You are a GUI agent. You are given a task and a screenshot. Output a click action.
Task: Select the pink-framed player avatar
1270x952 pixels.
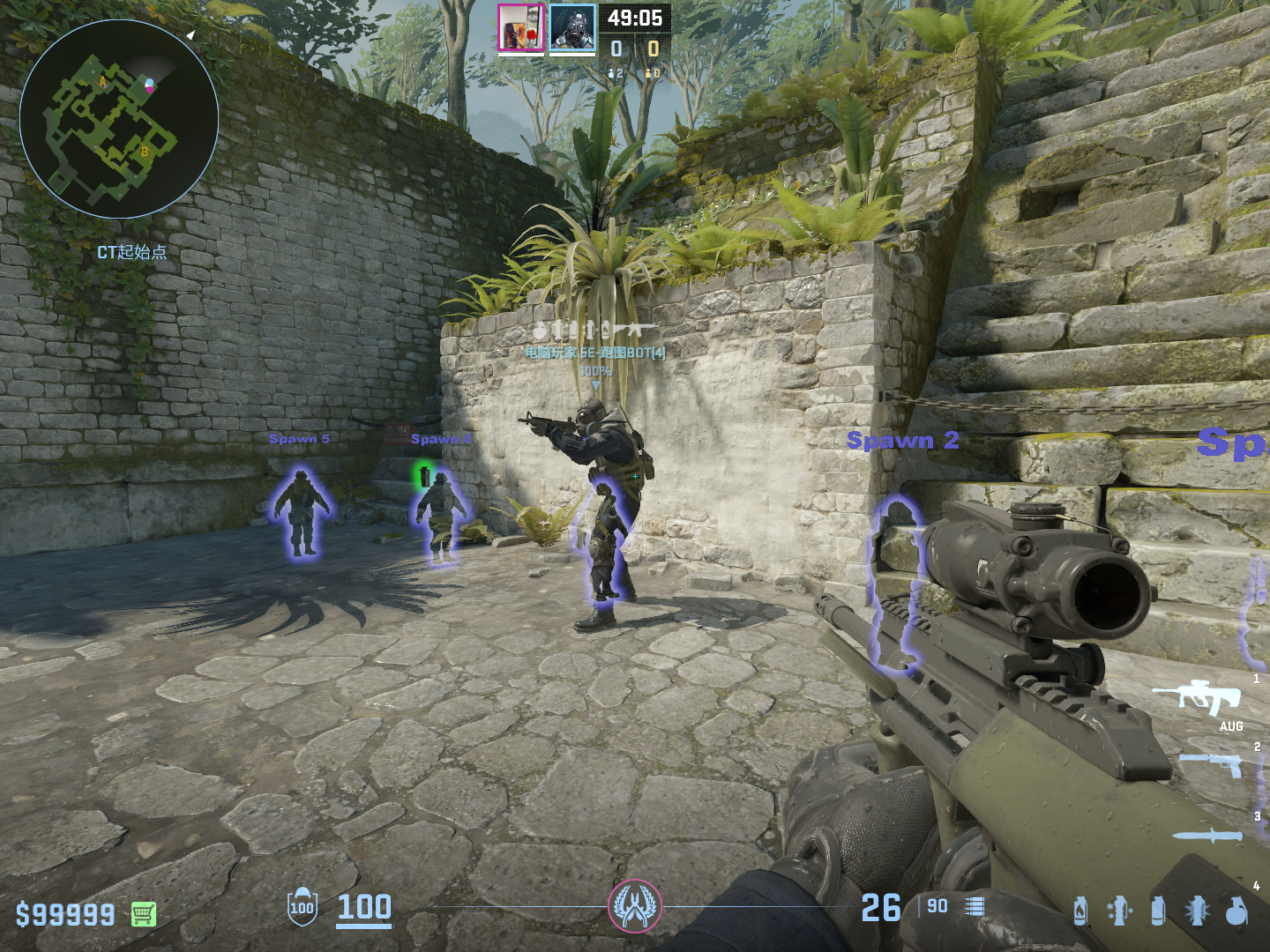pos(521,27)
